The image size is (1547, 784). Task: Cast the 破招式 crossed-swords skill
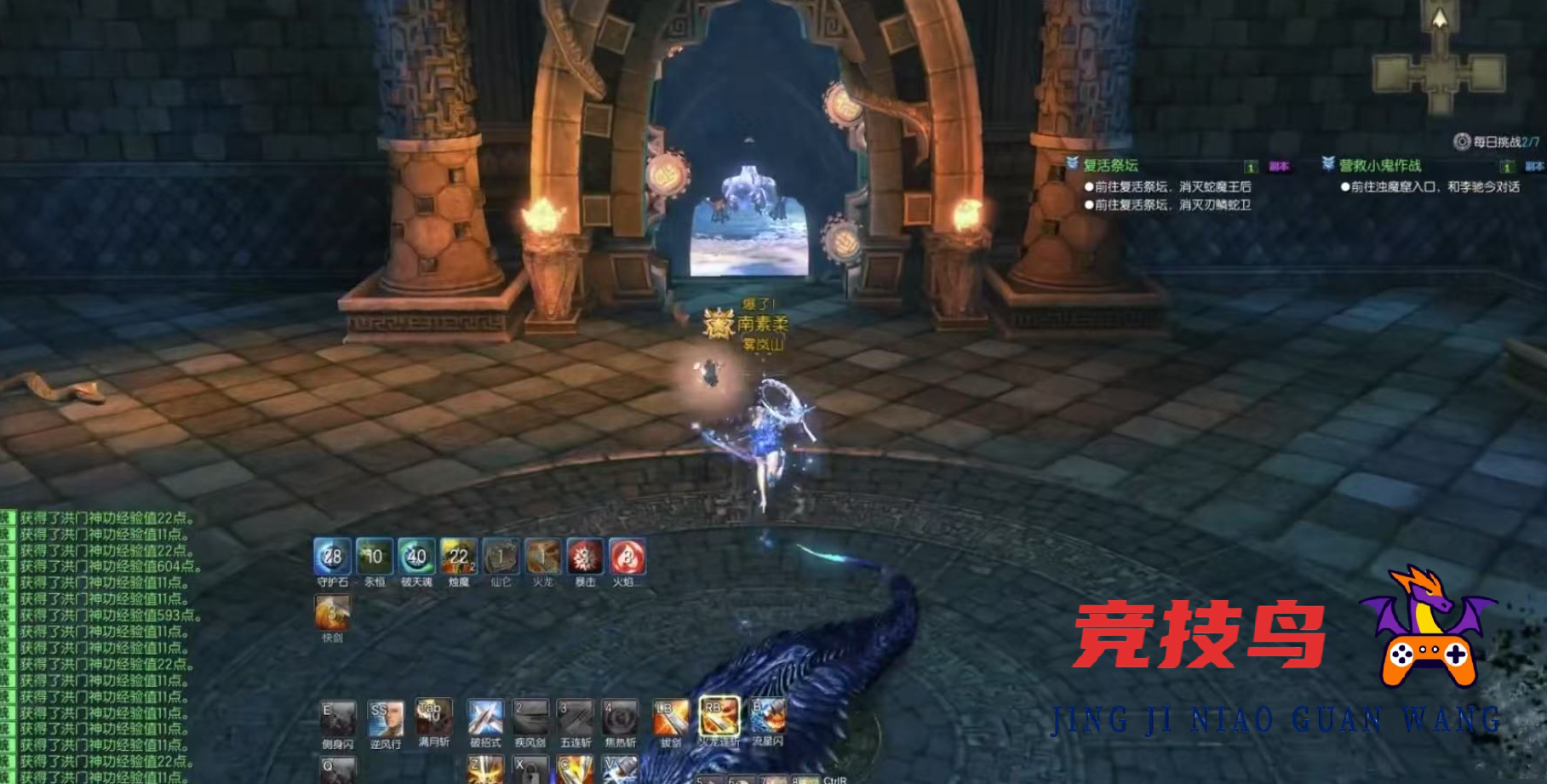pyautogui.click(x=486, y=718)
